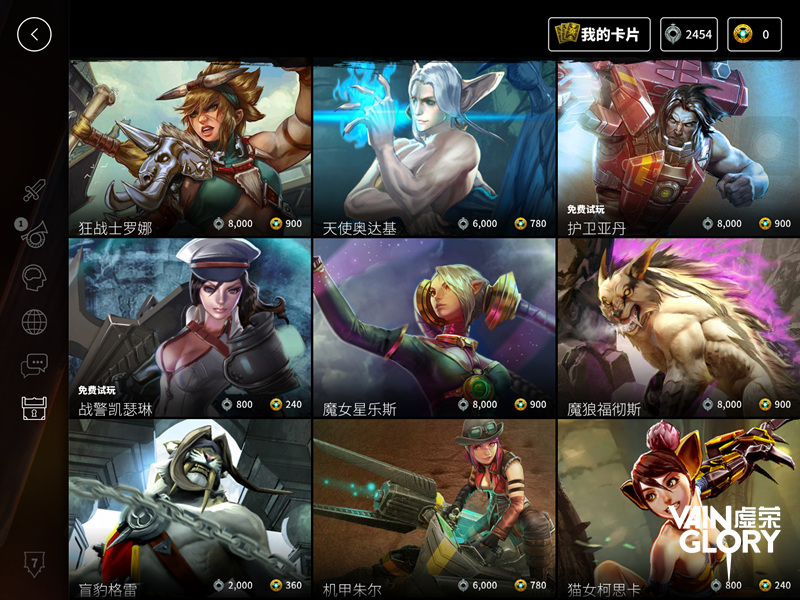Screen dimensions: 800x600
Task: Open the horn icon with notification badge
Action: pos(33,233)
